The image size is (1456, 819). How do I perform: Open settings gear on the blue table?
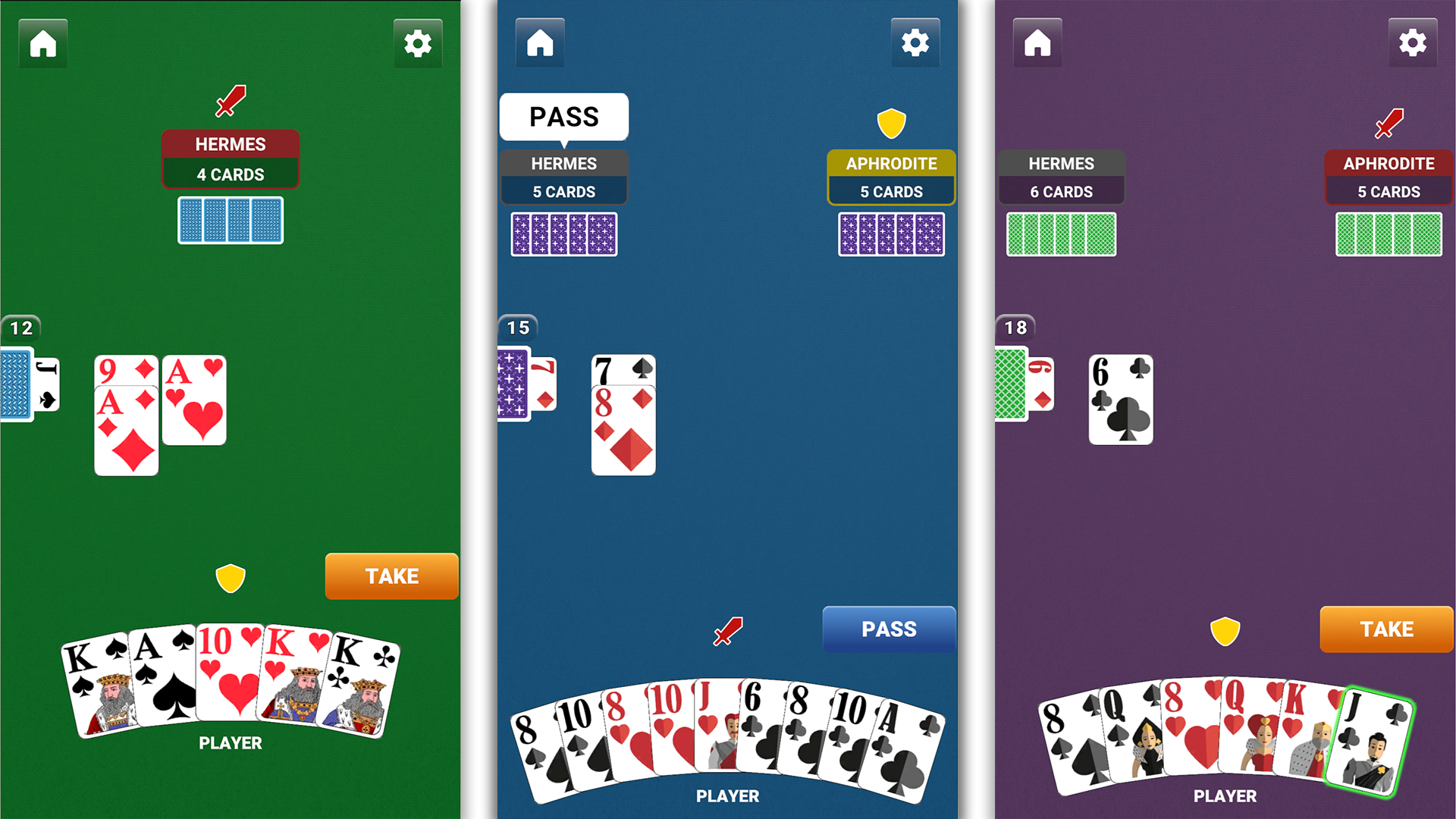(x=915, y=43)
